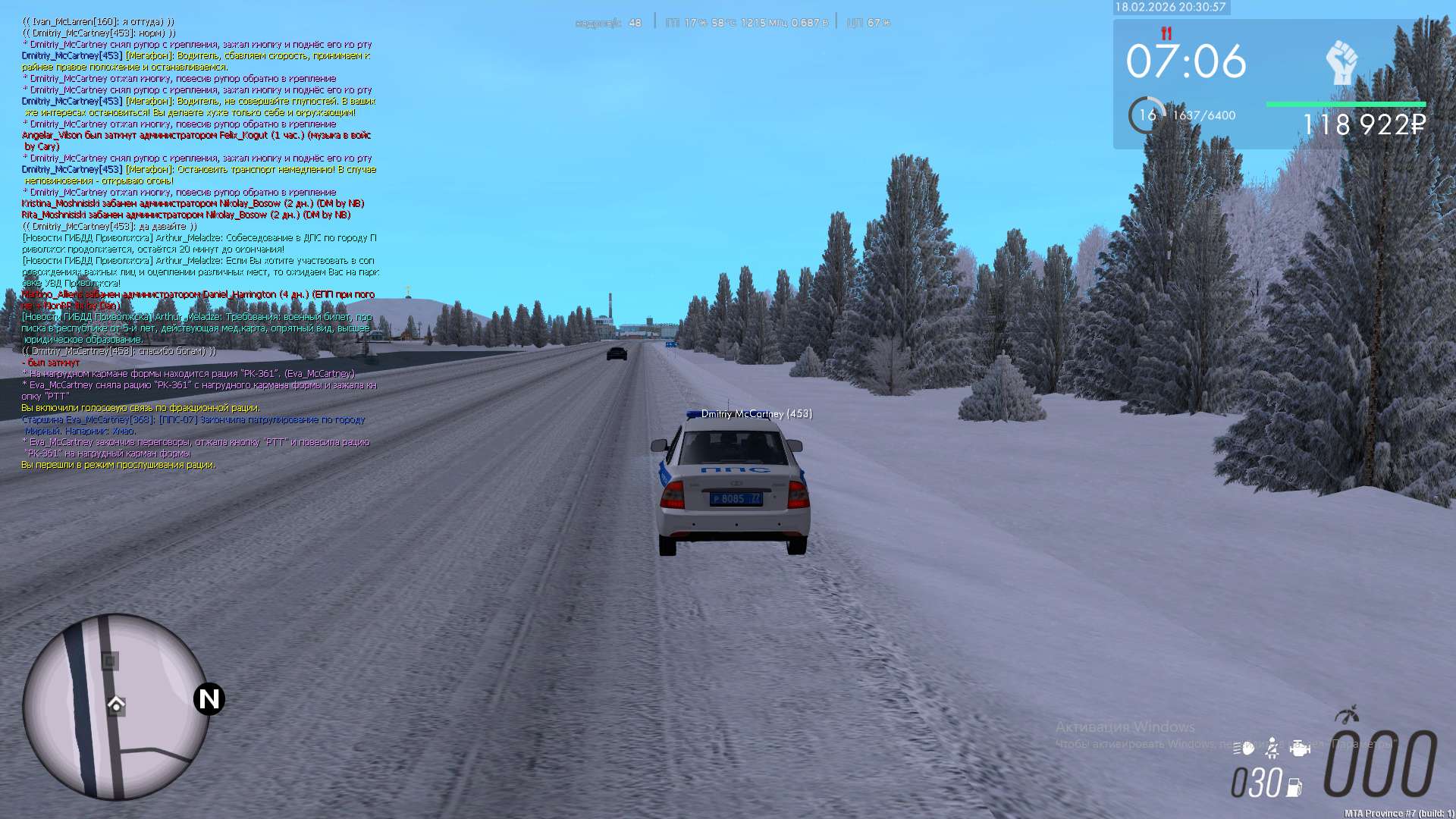Viewport: 1456px width, 819px height.
Task: Open the chat log area
Action: click(x=199, y=243)
